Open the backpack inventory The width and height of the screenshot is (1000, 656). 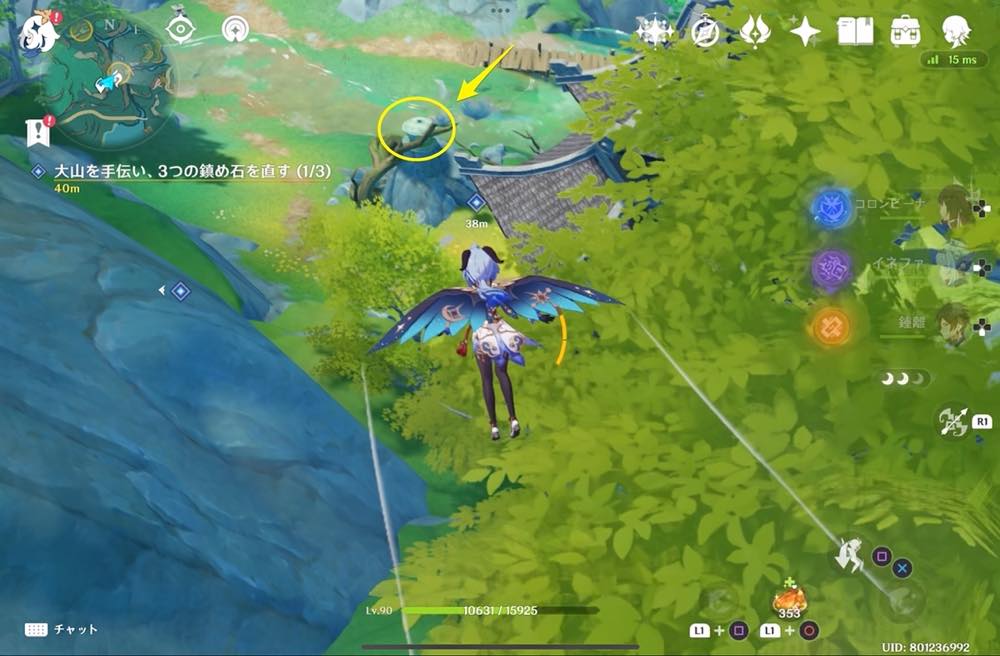point(906,31)
